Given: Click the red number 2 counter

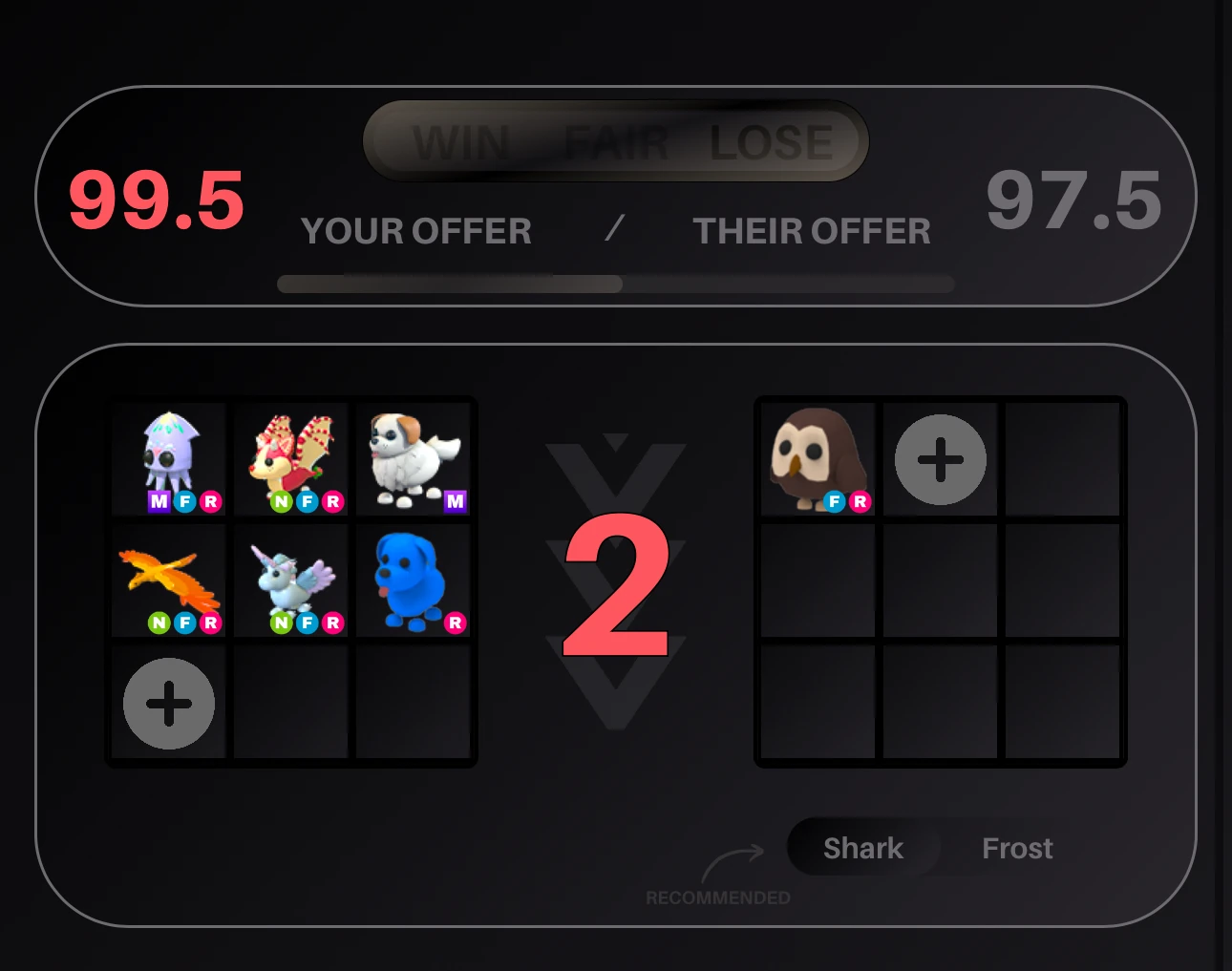Looking at the screenshot, I should click(x=616, y=587).
